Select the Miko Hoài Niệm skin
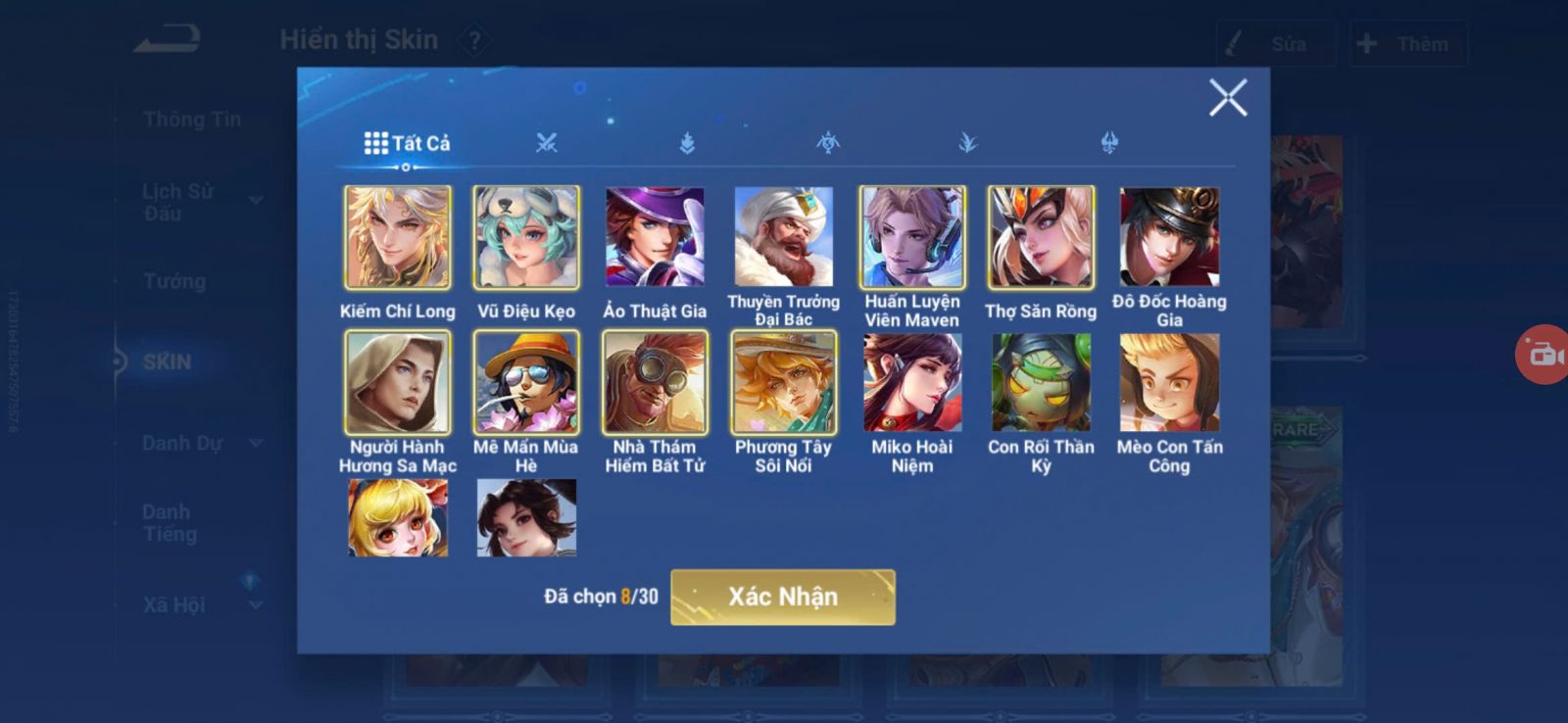 [x=912, y=383]
